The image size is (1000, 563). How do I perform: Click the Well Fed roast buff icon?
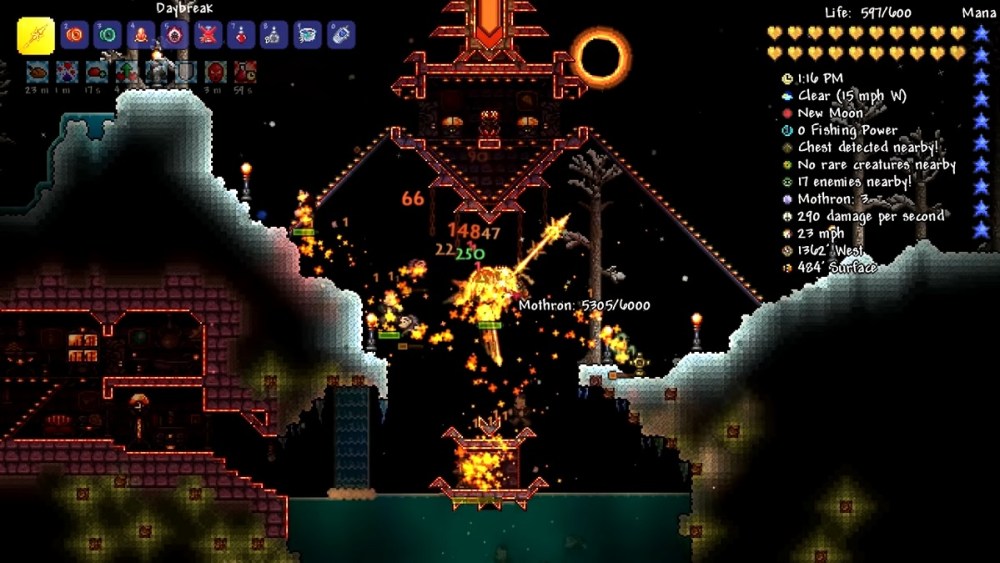[37, 72]
